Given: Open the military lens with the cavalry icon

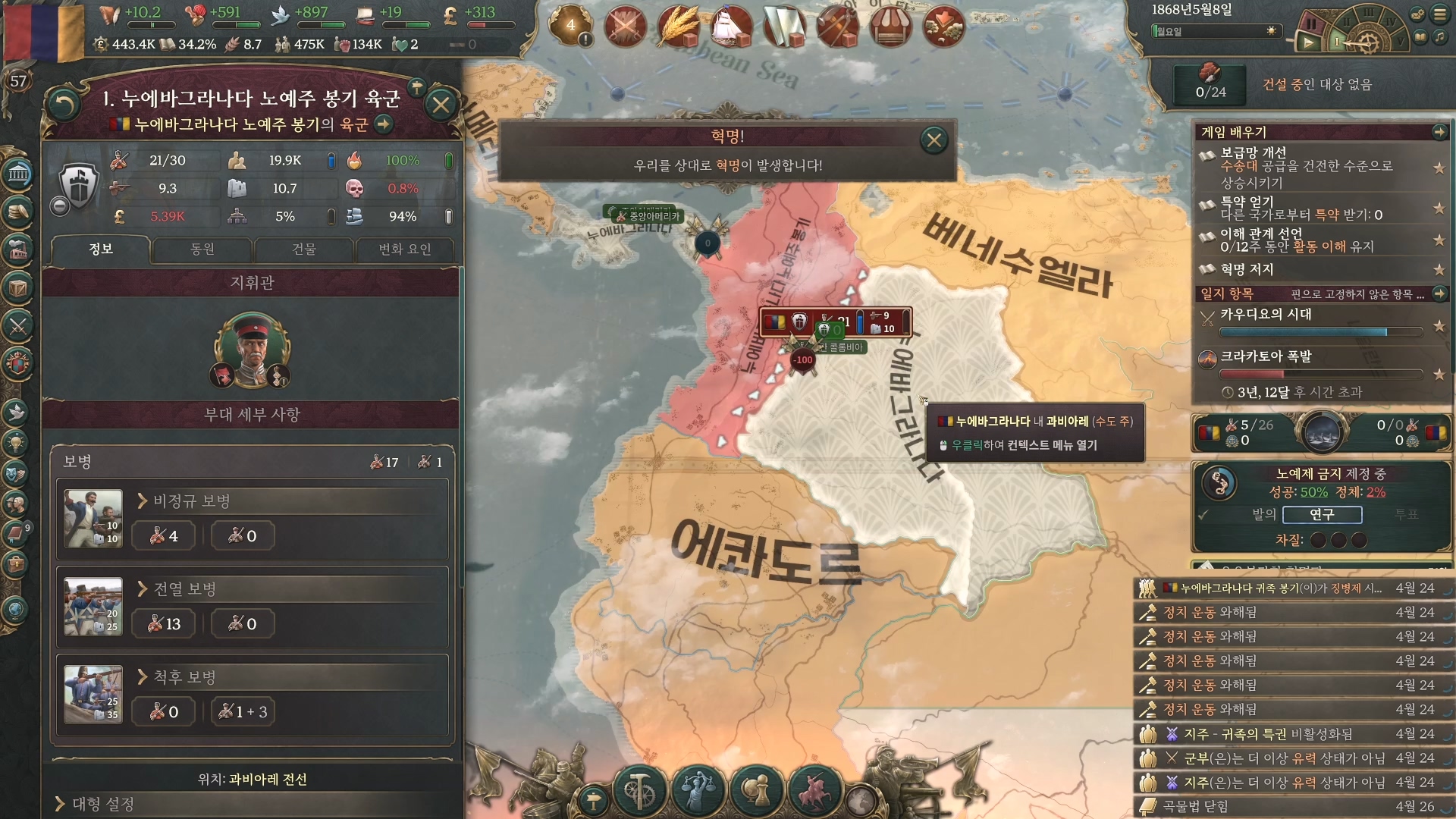Looking at the screenshot, I should pyautogui.click(x=814, y=789).
